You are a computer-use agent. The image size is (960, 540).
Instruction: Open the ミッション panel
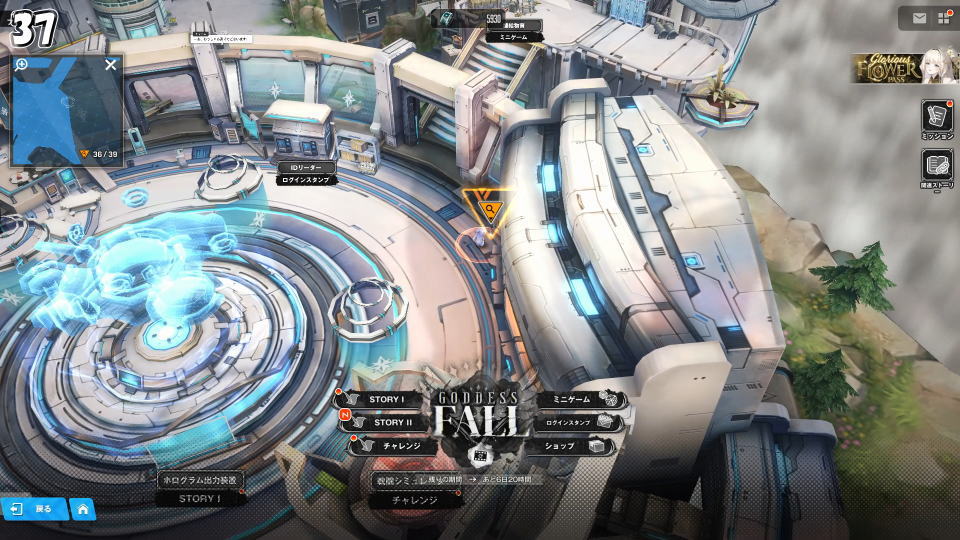tap(937, 119)
